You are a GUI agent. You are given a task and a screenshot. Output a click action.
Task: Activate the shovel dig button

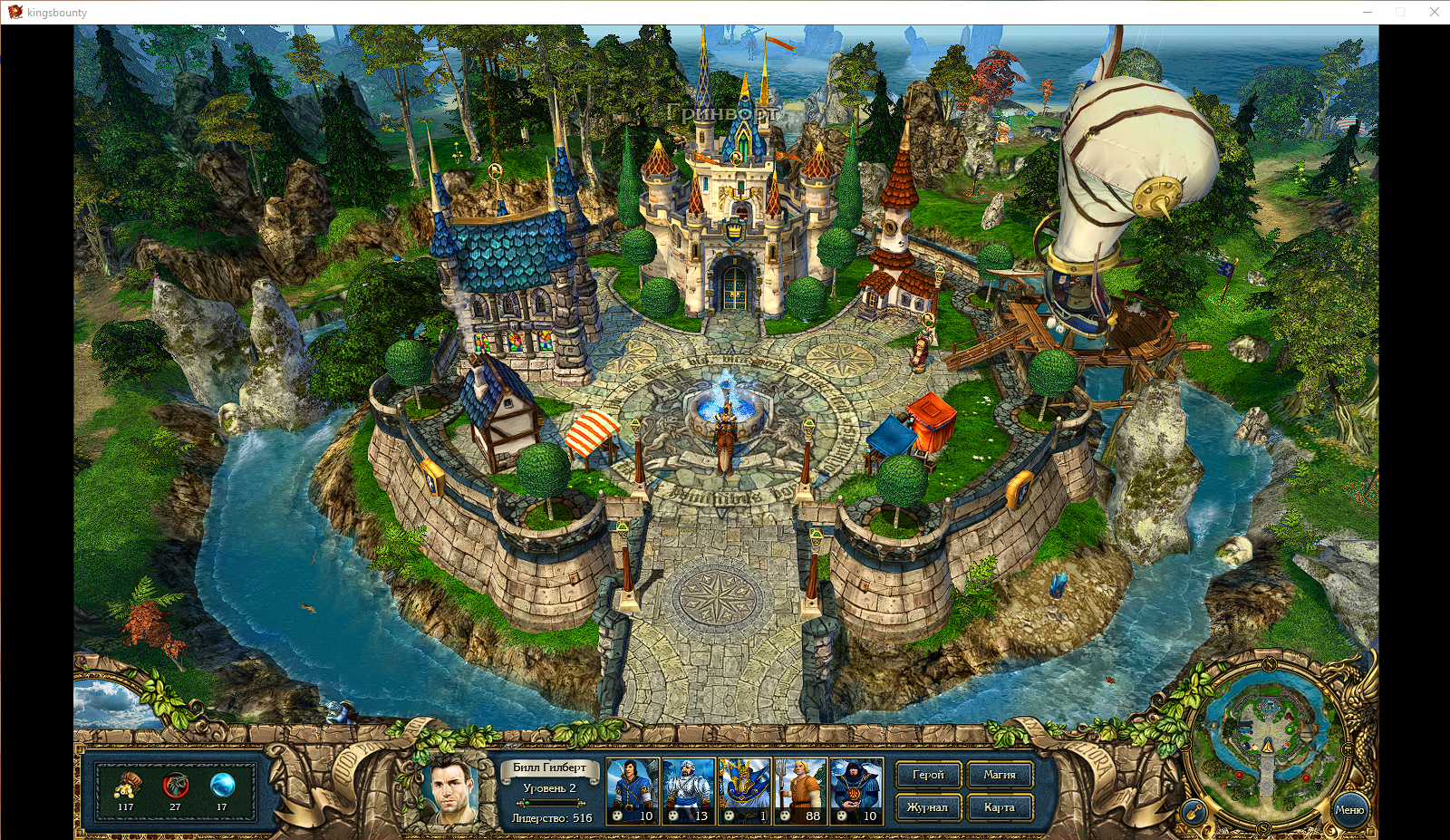pyautogui.click(x=1194, y=811)
